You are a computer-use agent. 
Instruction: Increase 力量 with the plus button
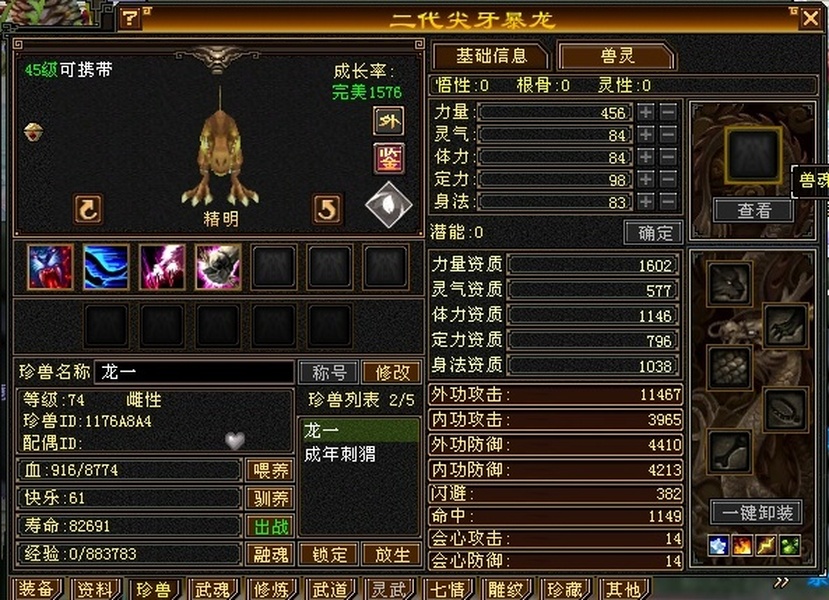coord(647,113)
